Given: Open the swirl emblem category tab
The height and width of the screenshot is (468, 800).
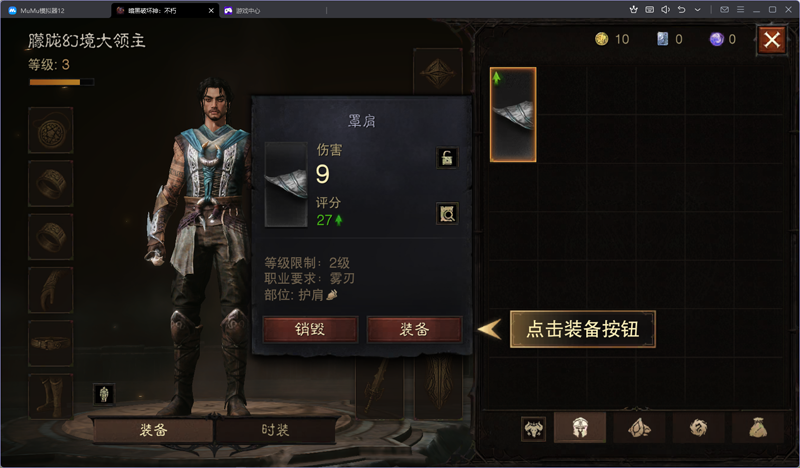Looking at the screenshot, I should (x=696, y=428).
